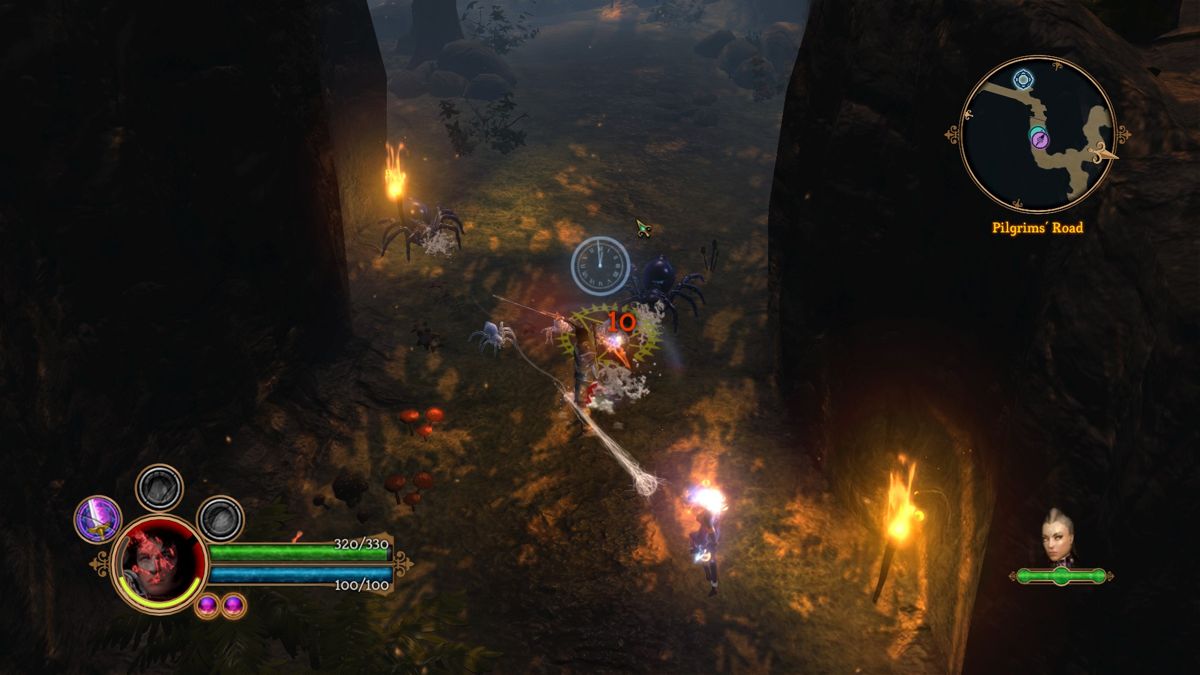Click the blue objective marker on minimap
This screenshot has width=1200, height=675.
click(x=1022, y=79)
